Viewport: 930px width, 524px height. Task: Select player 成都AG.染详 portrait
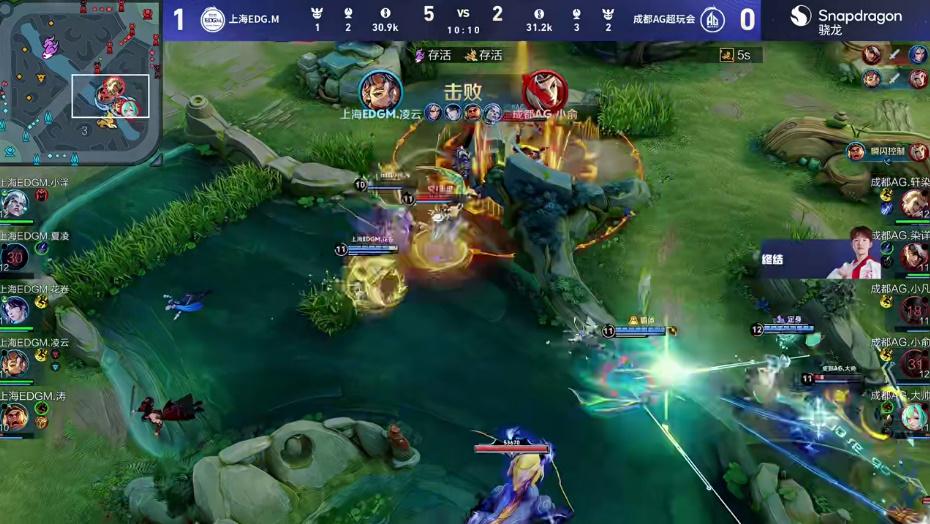[x=914, y=256]
